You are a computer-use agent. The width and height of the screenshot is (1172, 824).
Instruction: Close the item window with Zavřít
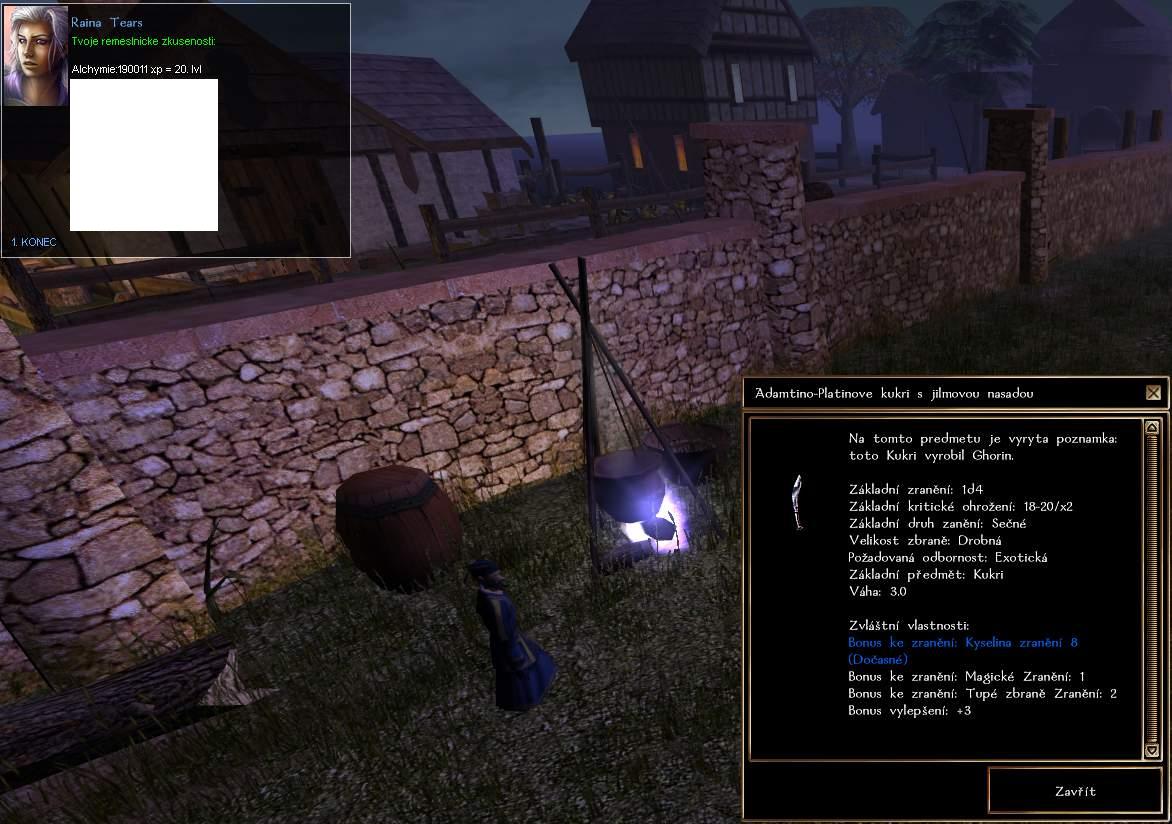tap(1074, 791)
